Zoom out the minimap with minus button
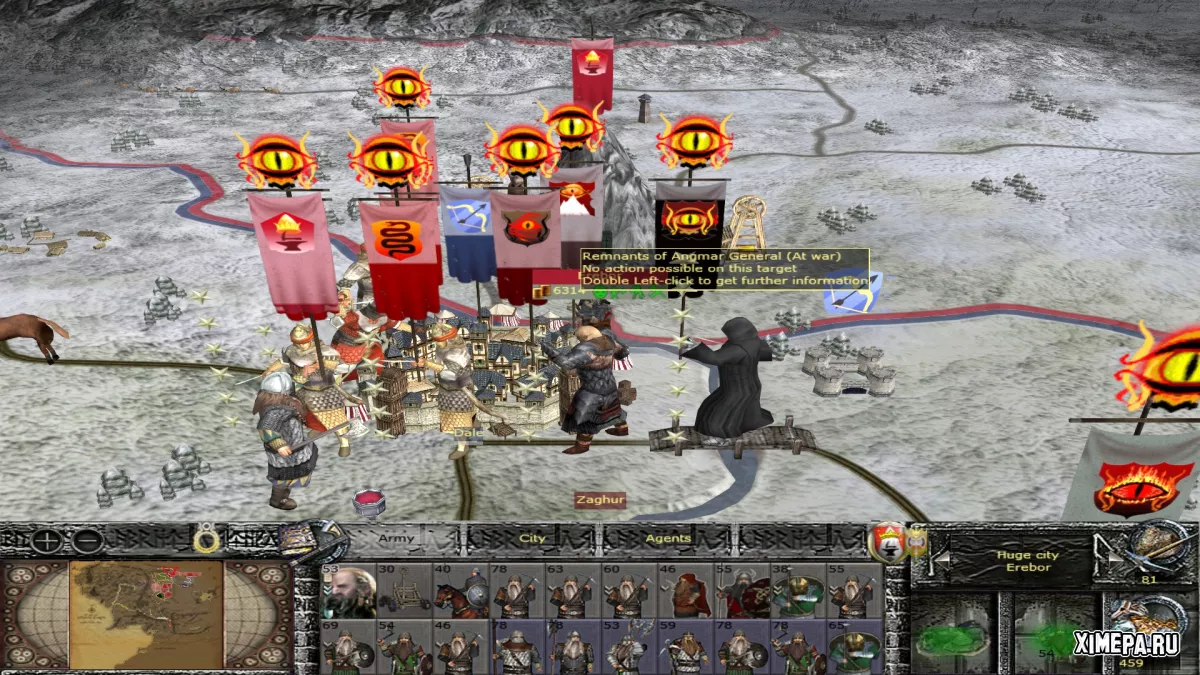The image size is (1200, 675). [x=88, y=541]
